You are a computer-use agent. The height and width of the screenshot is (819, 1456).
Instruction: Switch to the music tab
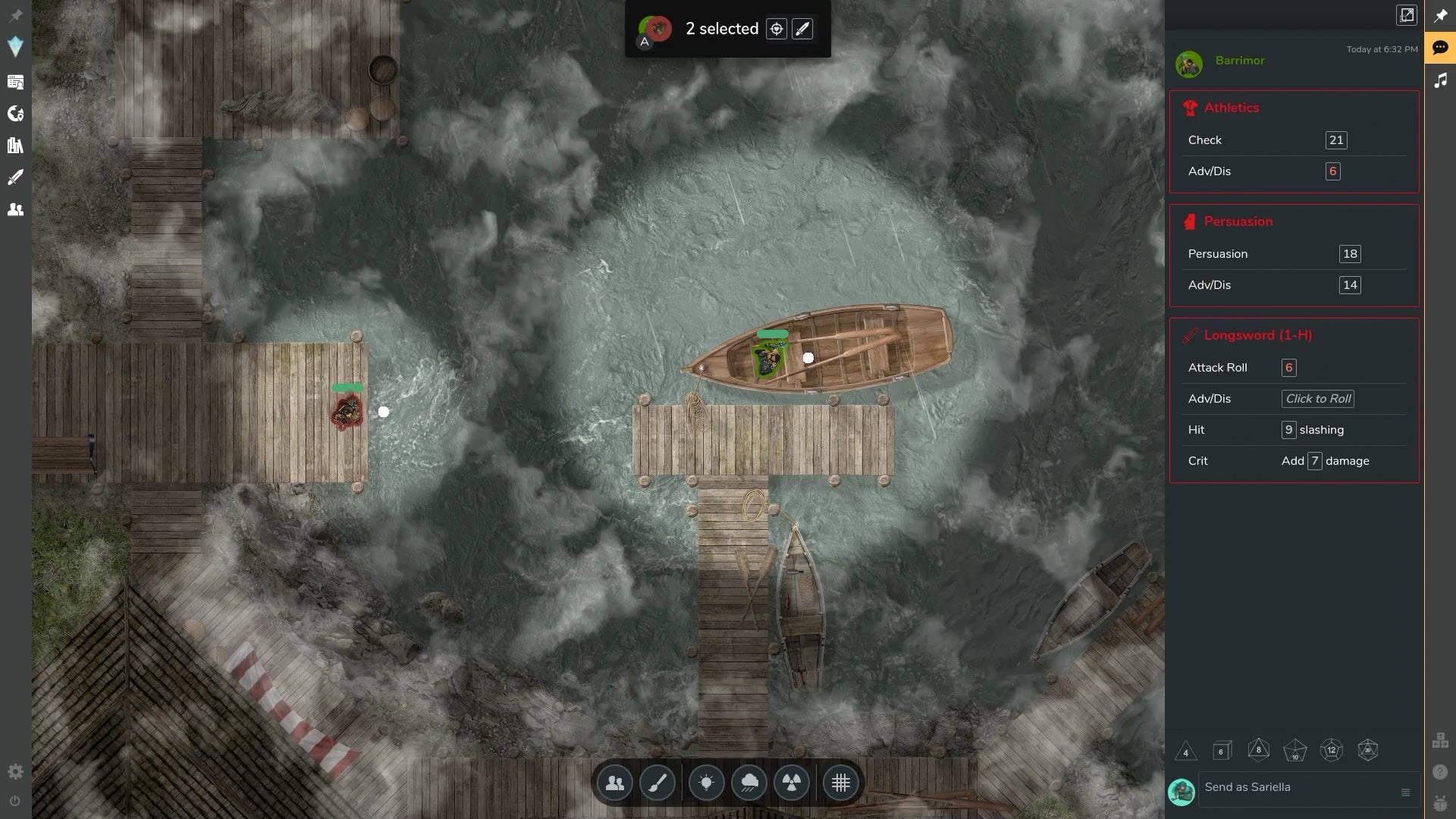pyautogui.click(x=1440, y=80)
